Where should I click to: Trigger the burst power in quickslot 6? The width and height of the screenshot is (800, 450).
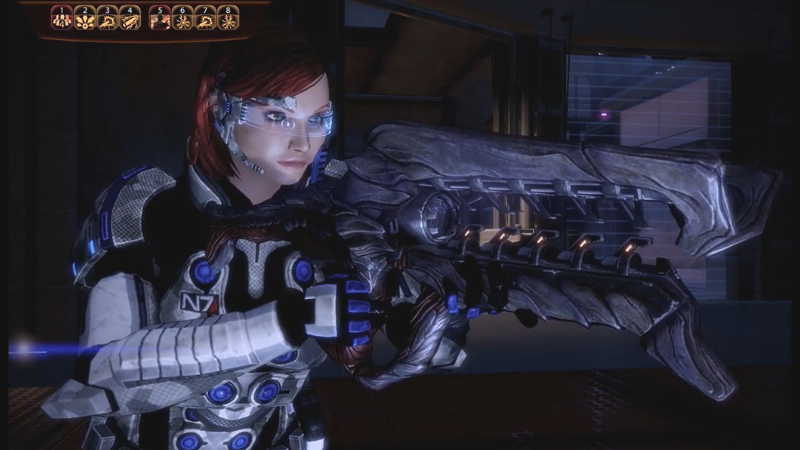pyautogui.click(x=183, y=20)
